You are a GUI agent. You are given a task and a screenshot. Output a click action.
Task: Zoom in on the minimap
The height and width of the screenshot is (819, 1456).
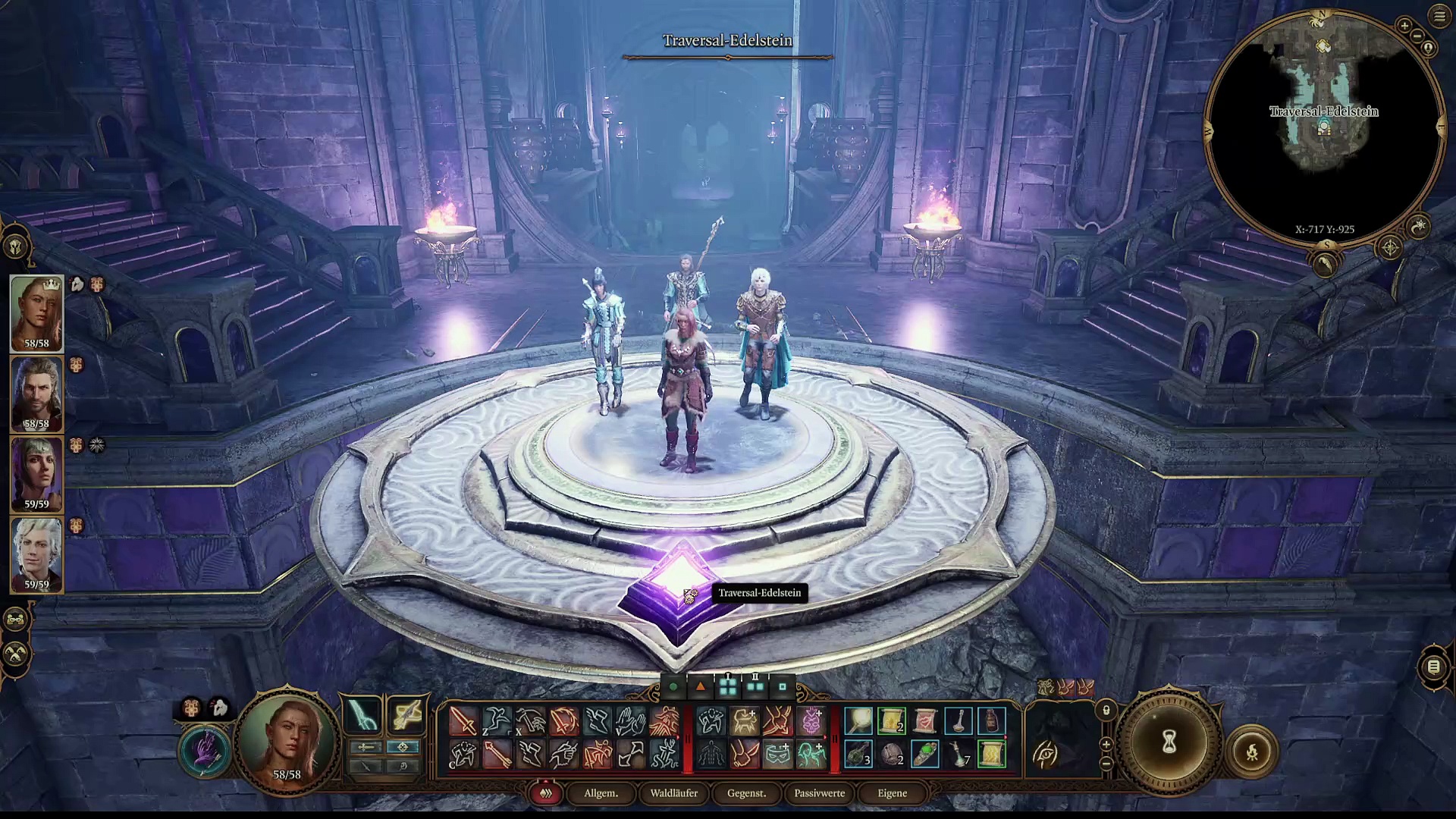coord(1404,26)
